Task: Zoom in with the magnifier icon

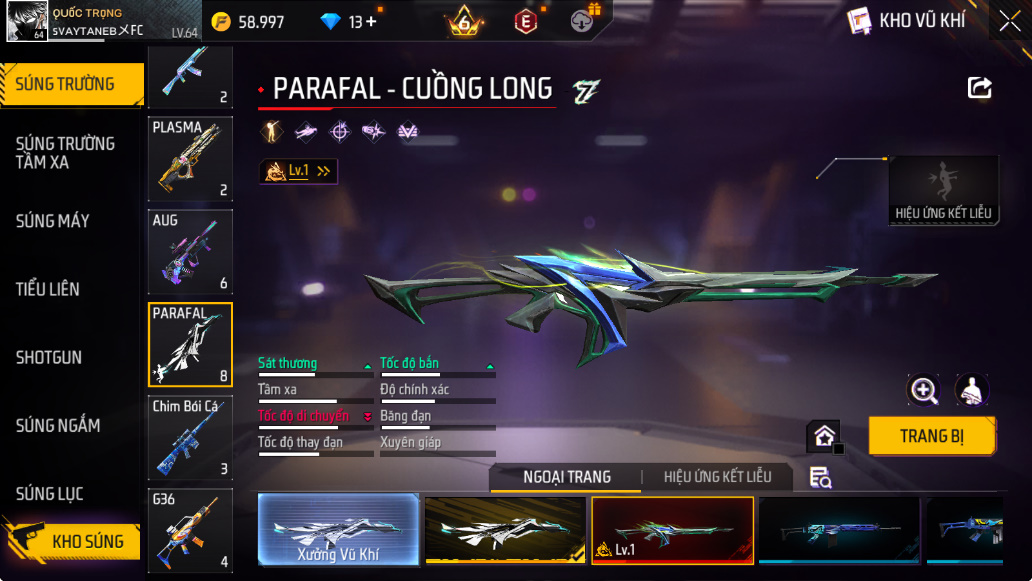Action: pos(923,390)
